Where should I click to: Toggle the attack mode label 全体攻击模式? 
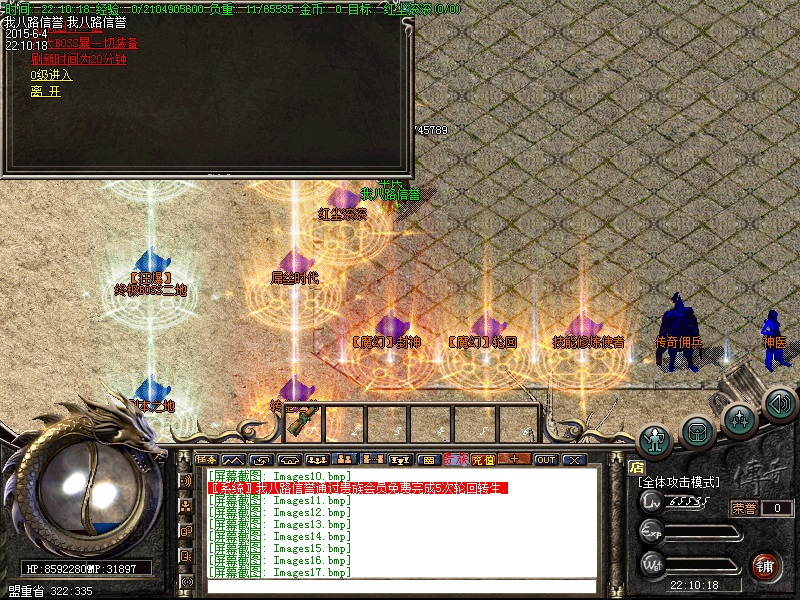point(678,482)
